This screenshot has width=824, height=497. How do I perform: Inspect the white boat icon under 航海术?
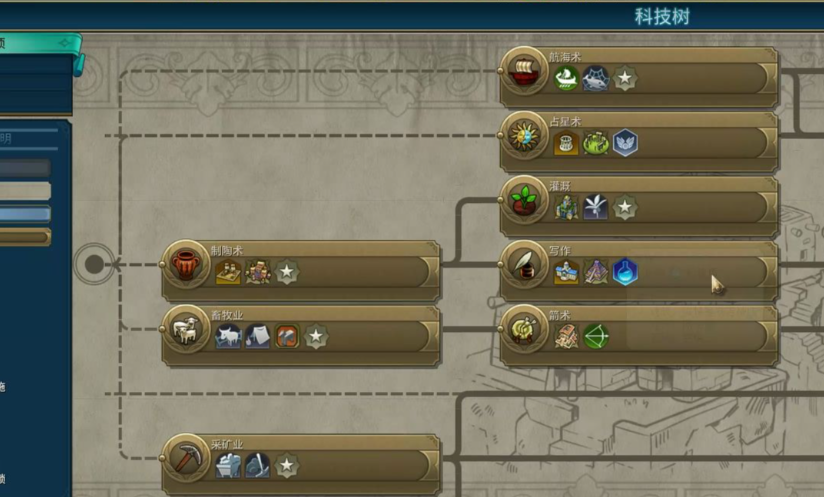(x=567, y=78)
